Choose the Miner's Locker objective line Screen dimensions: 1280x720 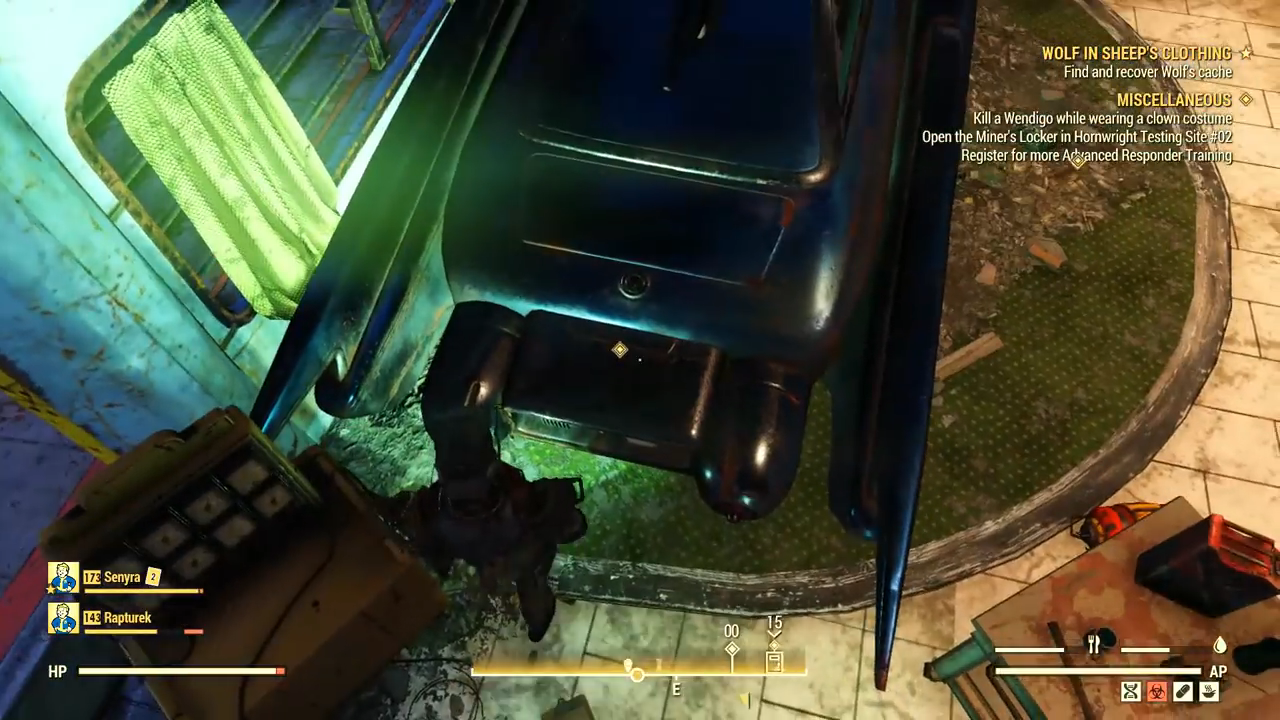coord(1077,137)
